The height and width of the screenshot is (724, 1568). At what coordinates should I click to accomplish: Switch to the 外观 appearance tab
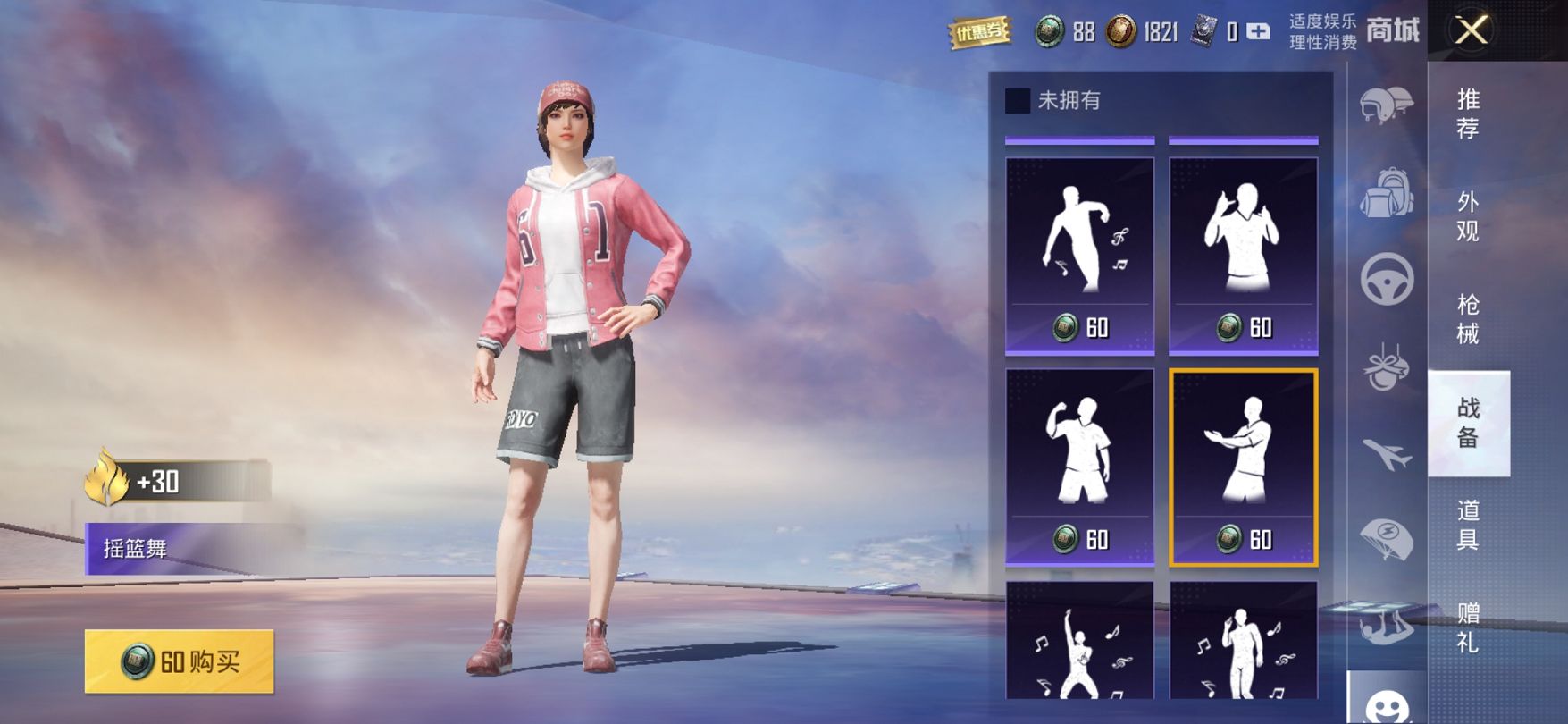[x=1468, y=216]
